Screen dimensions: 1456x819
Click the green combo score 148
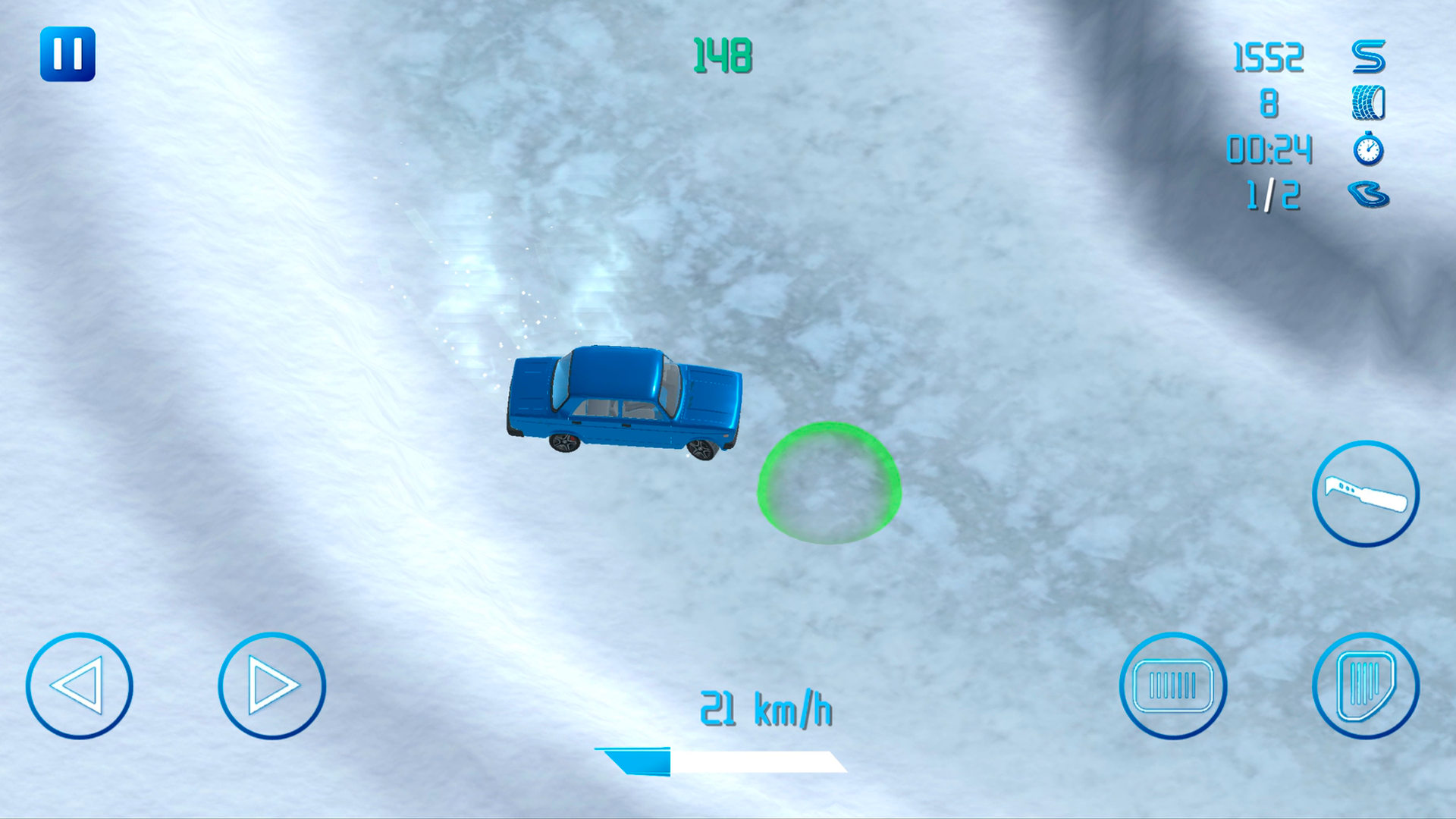[x=721, y=55]
